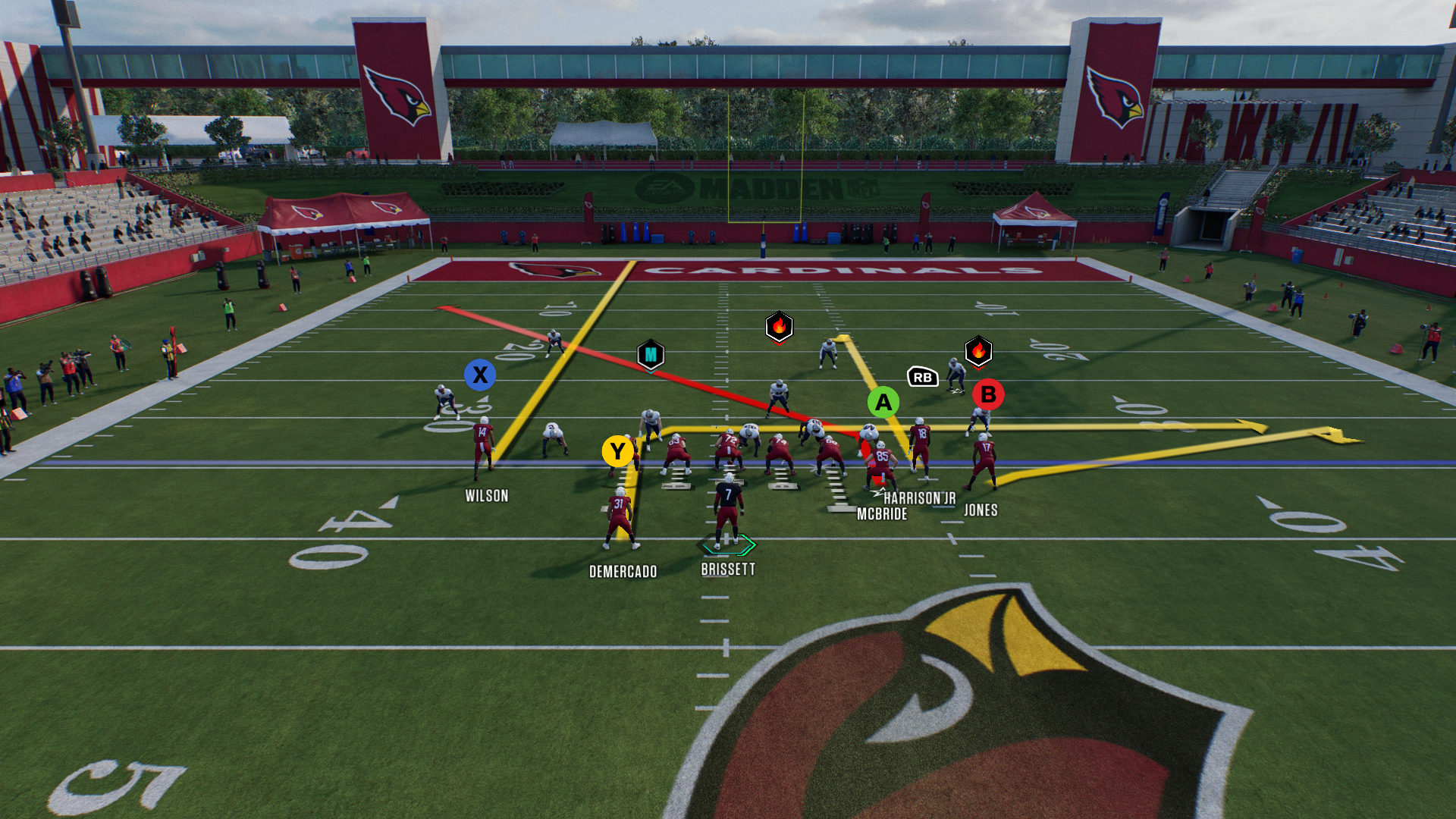Select the WILSON player name label
The height and width of the screenshot is (819, 1456).
pyautogui.click(x=487, y=496)
